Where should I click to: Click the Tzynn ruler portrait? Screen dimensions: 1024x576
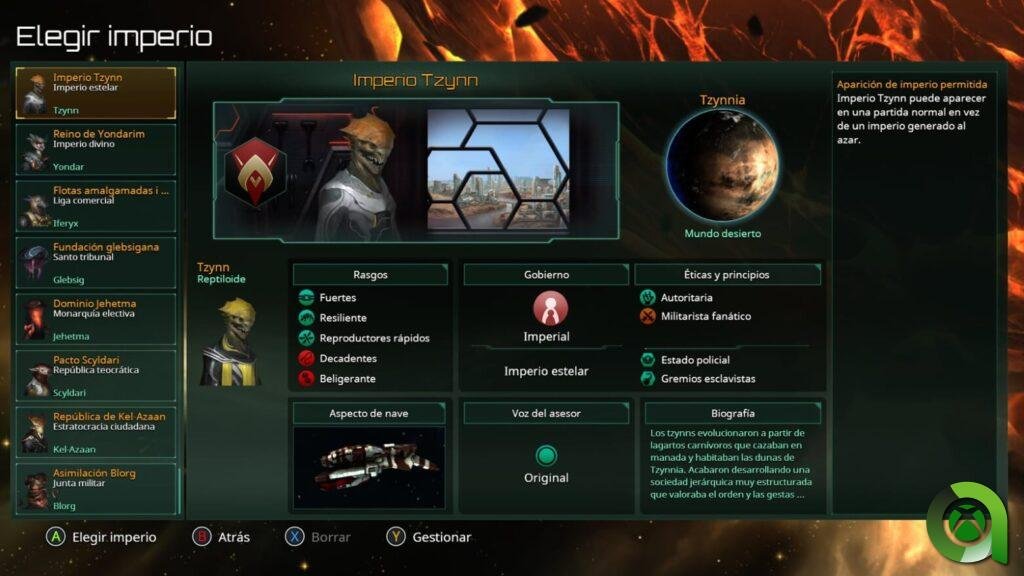(360, 172)
